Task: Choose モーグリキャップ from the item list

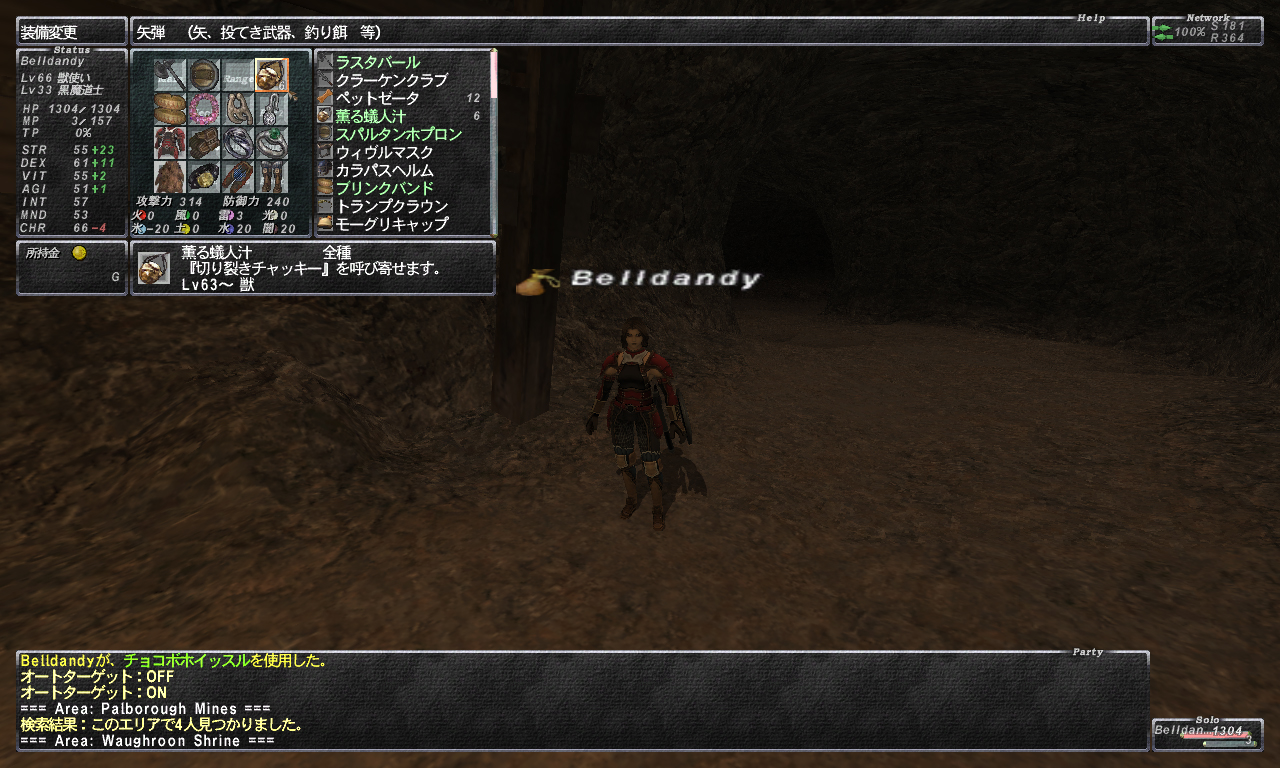Action: [x=392, y=224]
